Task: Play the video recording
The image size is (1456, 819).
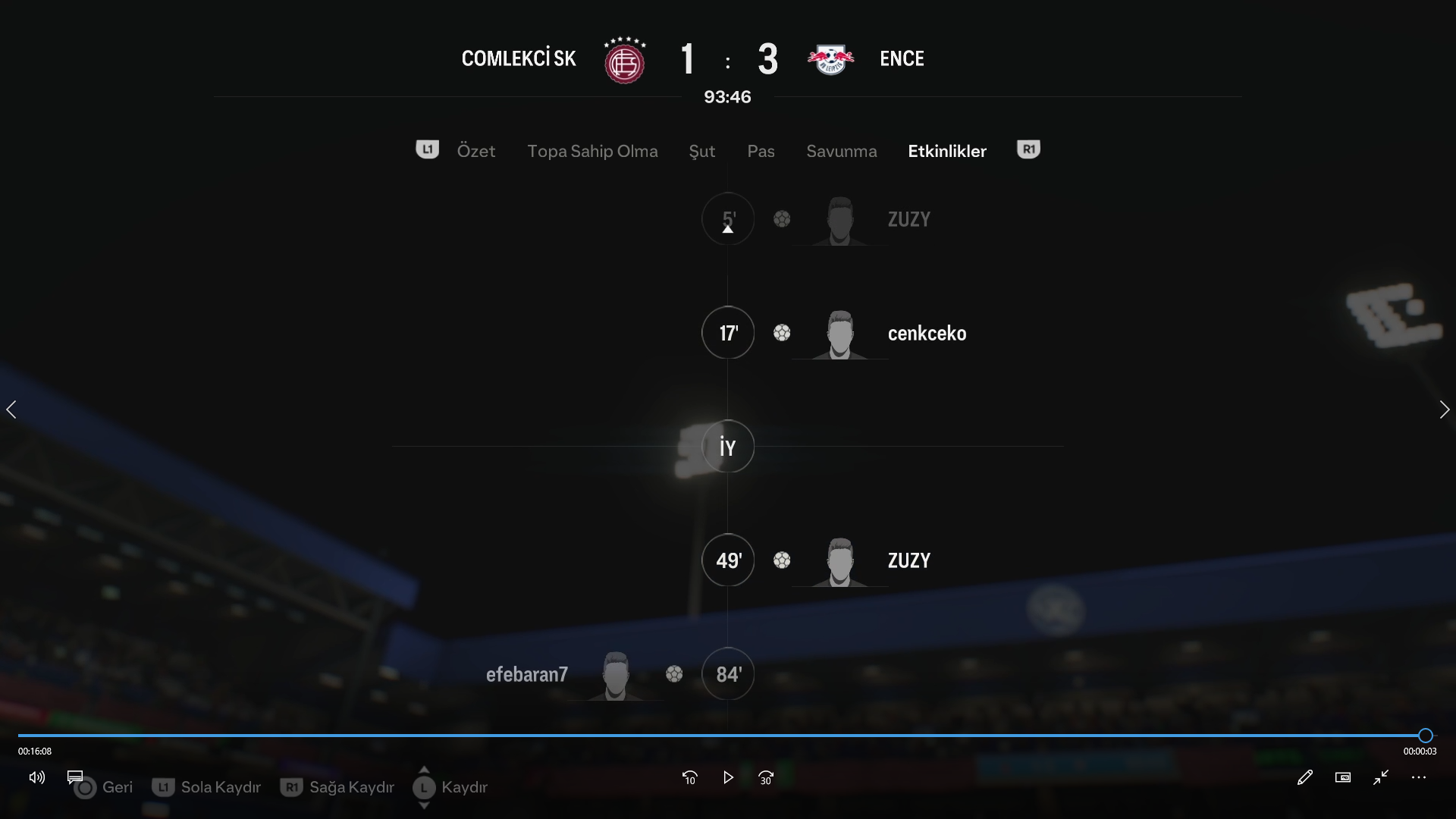Action: [x=728, y=777]
